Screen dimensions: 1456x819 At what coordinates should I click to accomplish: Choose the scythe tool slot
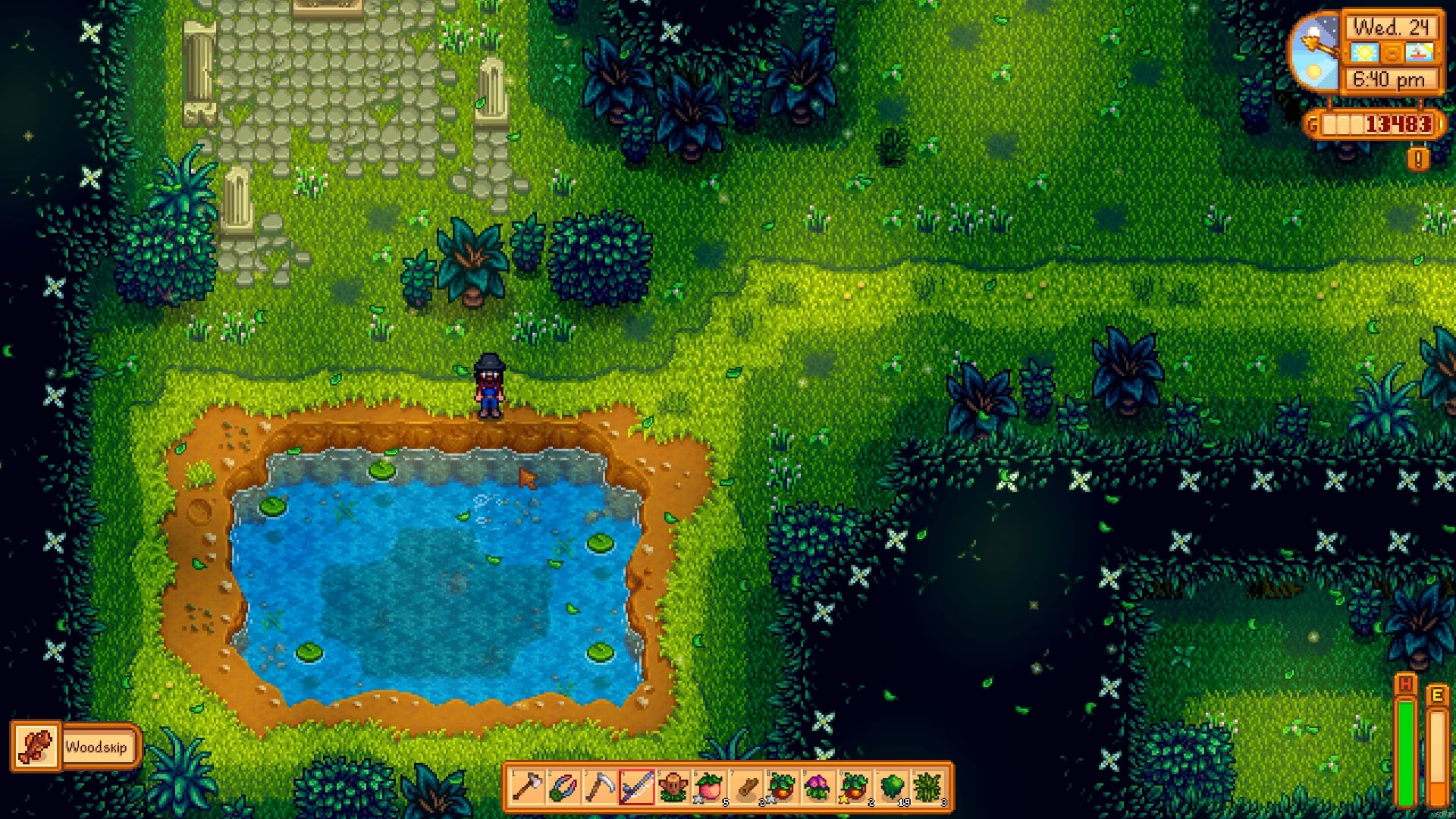pyautogui.click(x=600, y=788)
